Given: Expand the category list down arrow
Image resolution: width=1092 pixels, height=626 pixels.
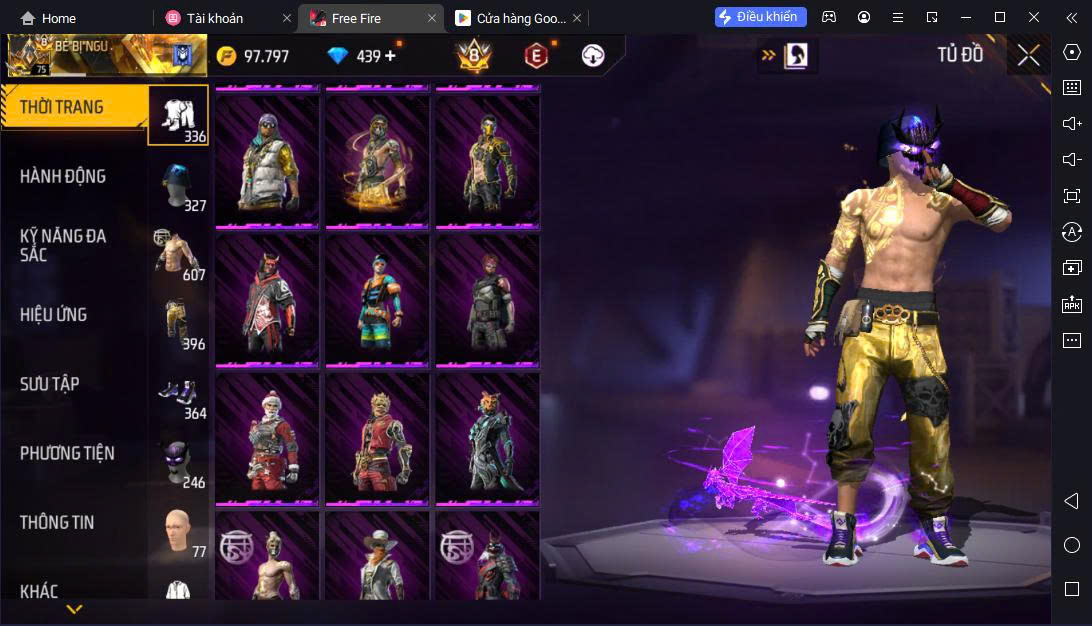Looking at the screenshot, I should click(74, 608).
